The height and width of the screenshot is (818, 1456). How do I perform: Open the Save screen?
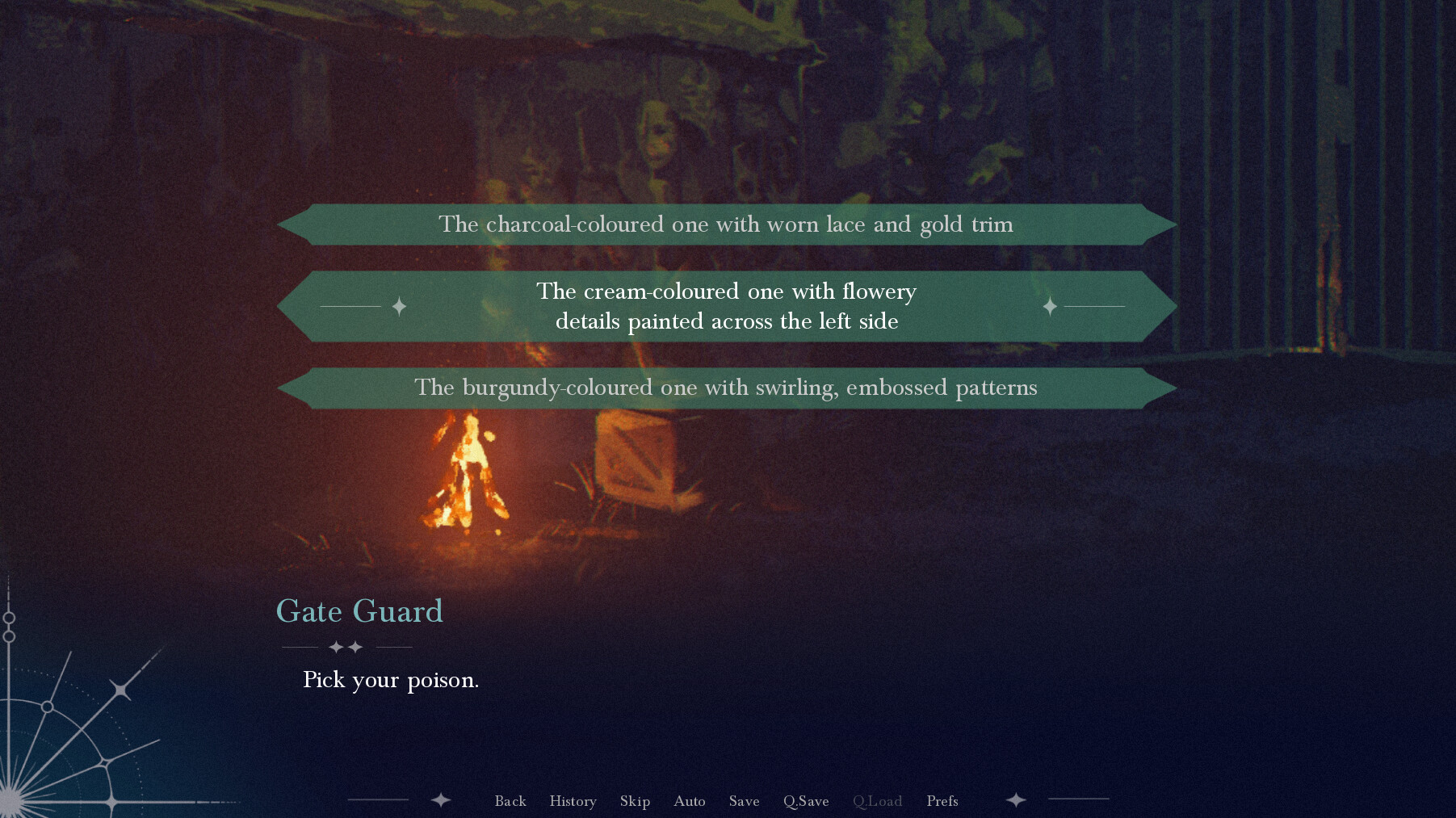[744, 800]
